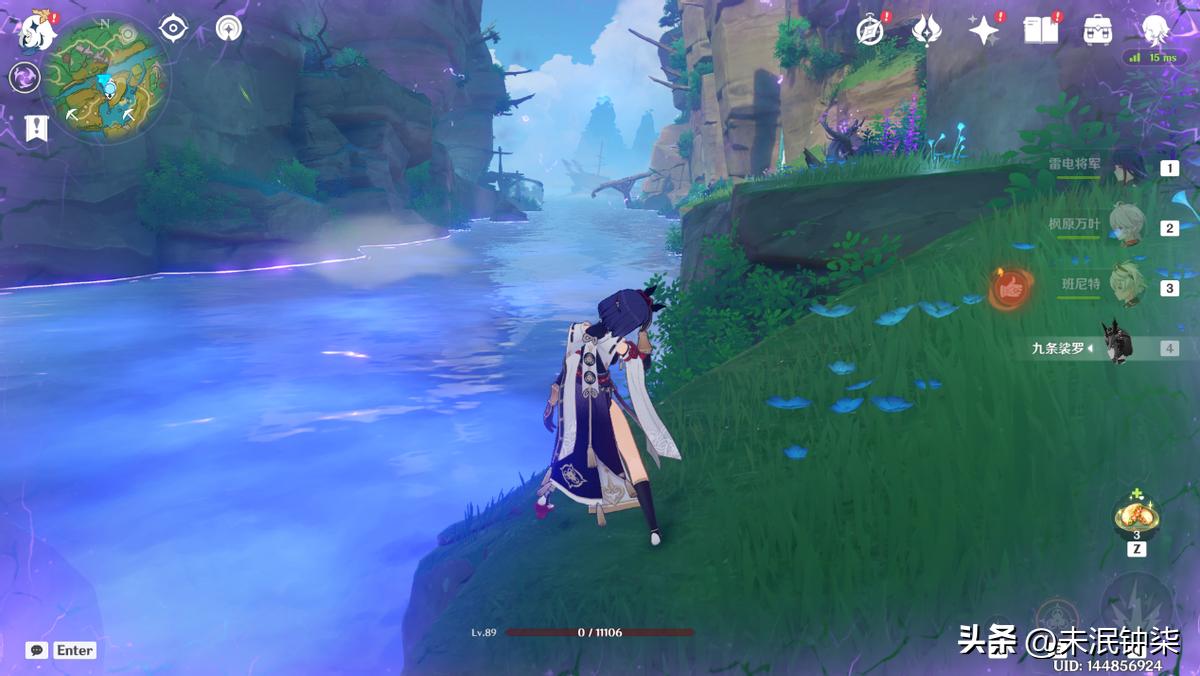Screen dimensions: 1200x676
Task: Click the round star-arch icon near the minimap
Action: (x=229, y=28)
